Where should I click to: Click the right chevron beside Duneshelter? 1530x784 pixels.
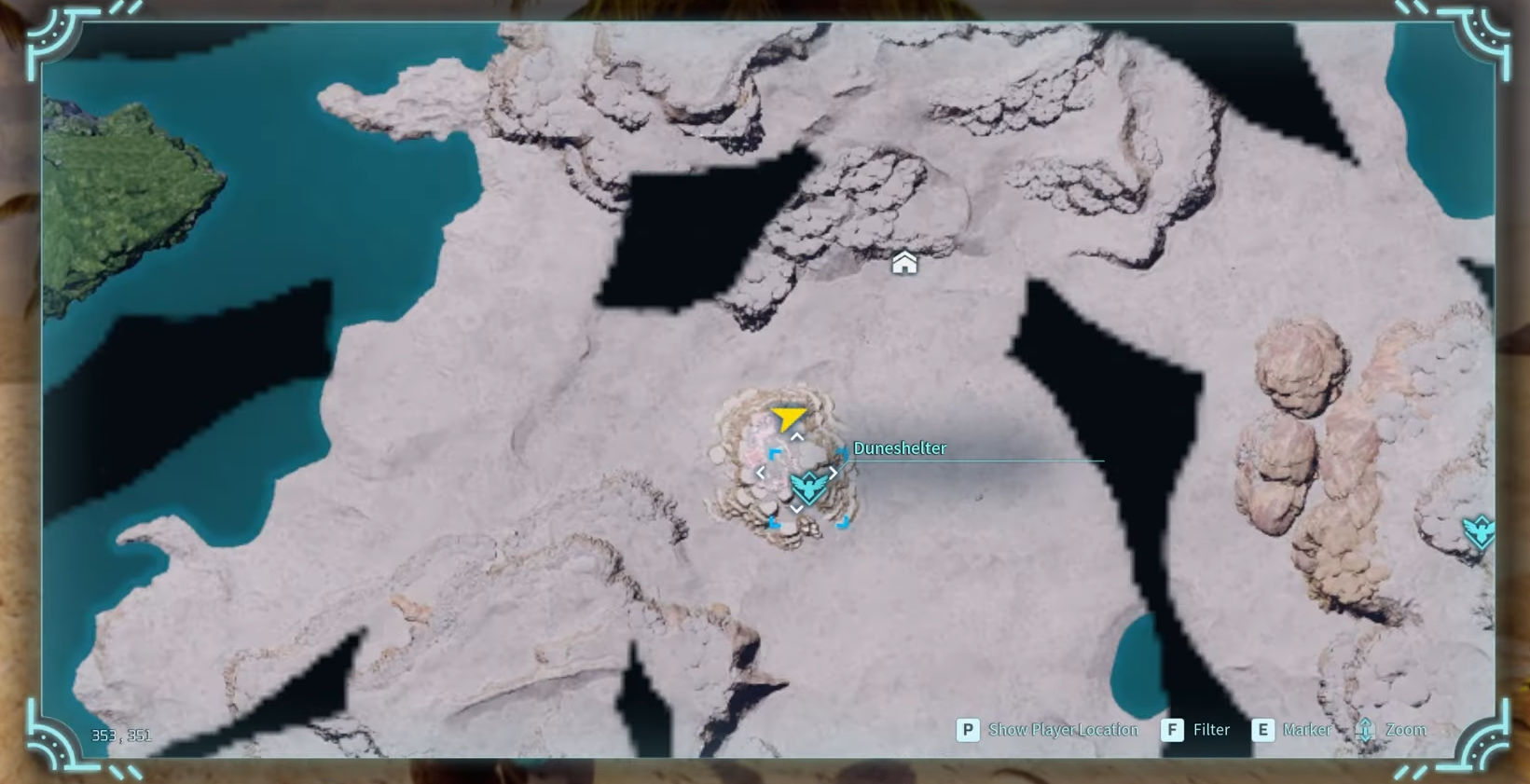point(833,473)
